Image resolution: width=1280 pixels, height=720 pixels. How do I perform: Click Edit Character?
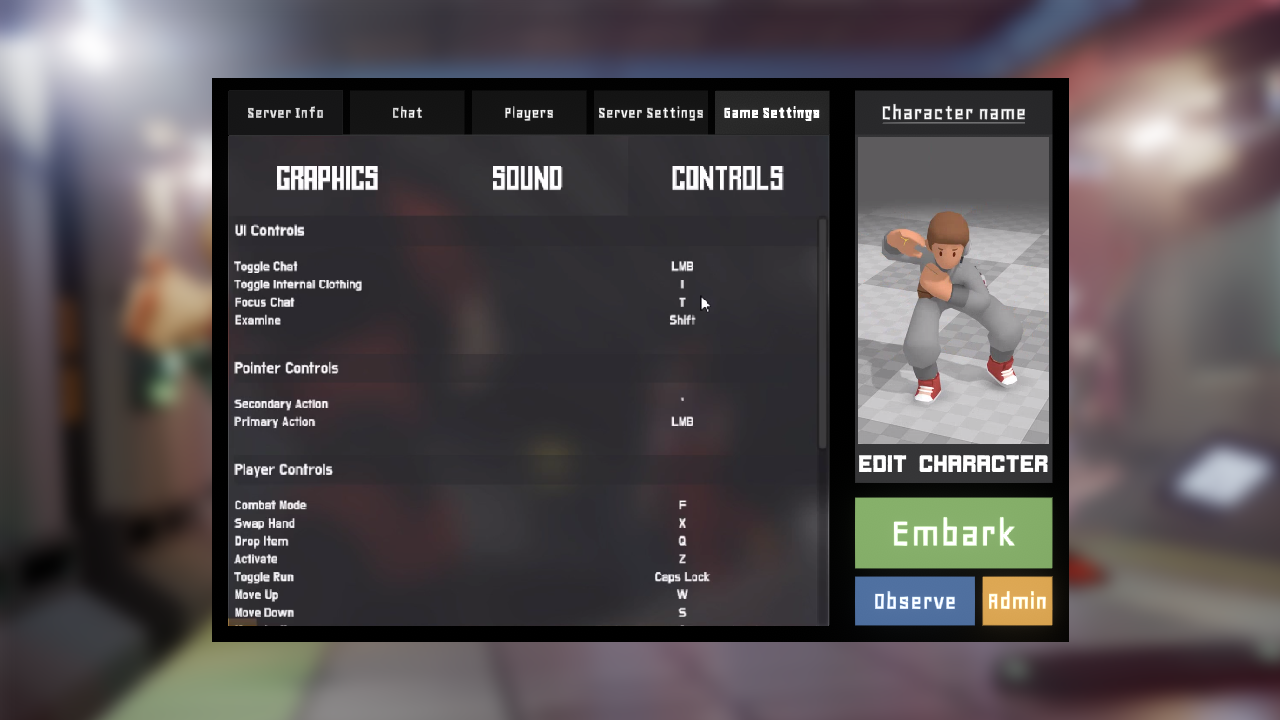953,464
